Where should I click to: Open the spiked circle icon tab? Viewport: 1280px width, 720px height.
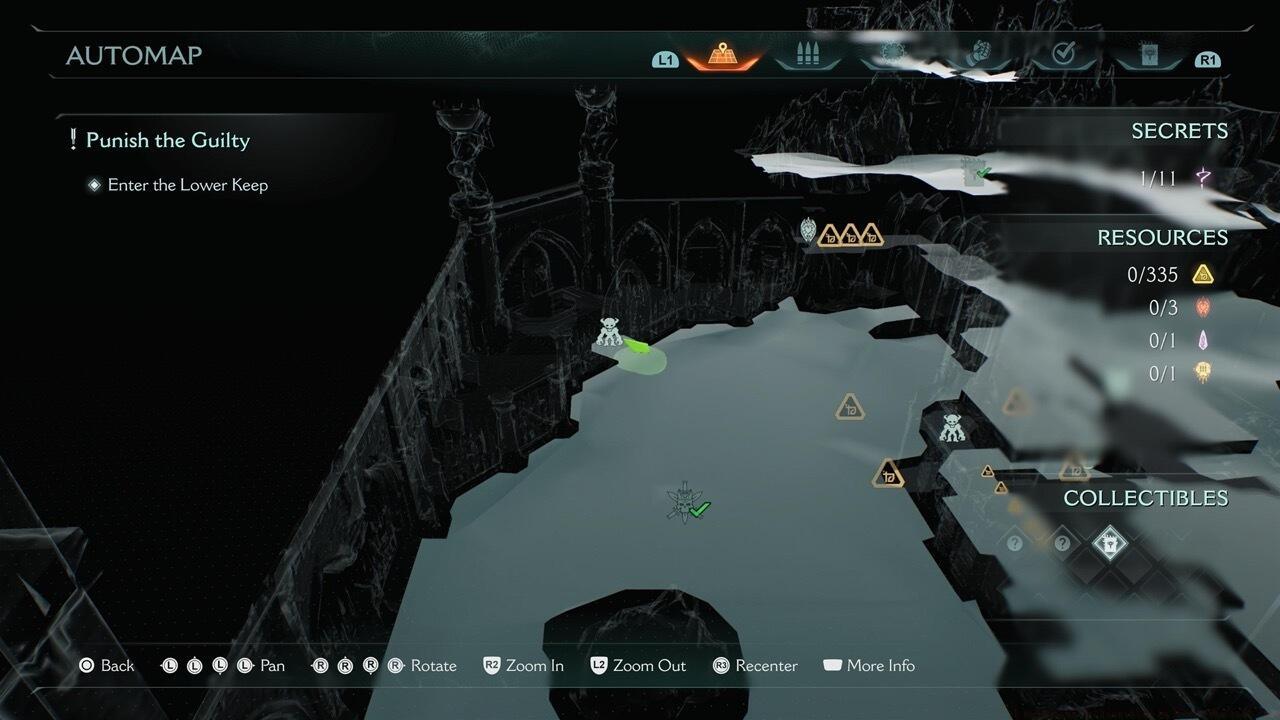[891, 56]
